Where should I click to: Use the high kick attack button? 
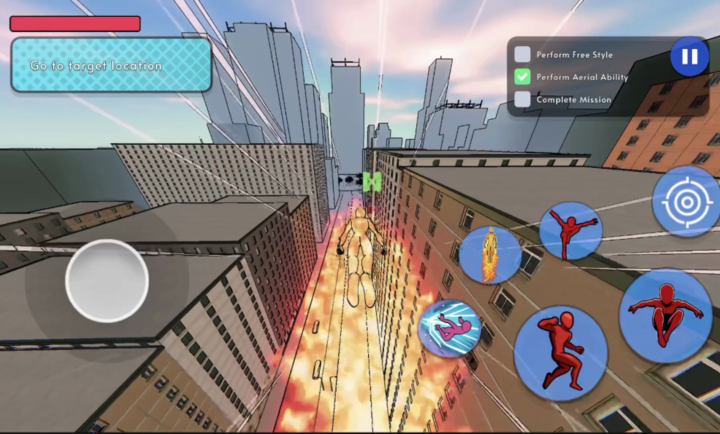pos(570,231)
